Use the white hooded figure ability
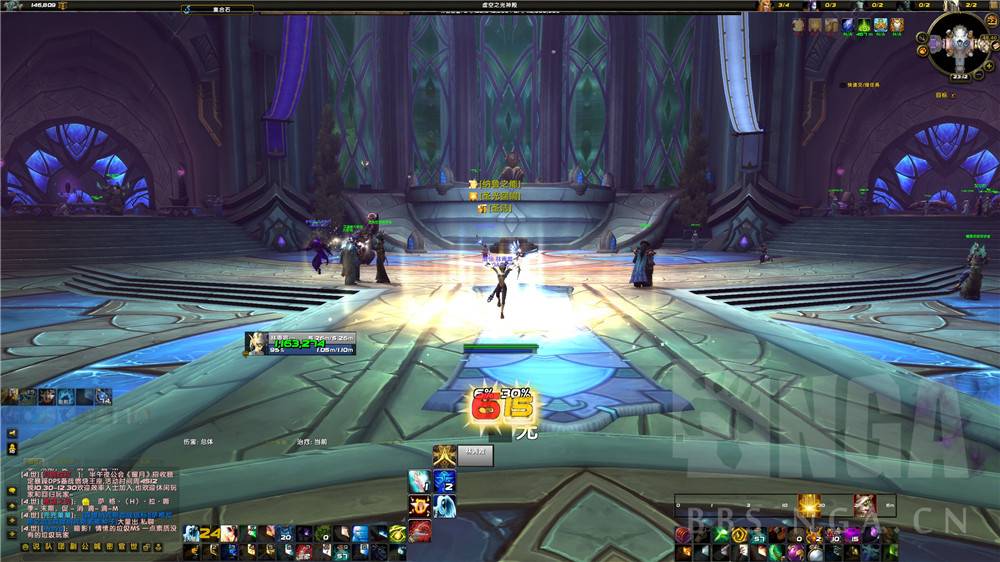The height and width of the screenshot is (562, 1000). pyautogui.click(x=445, y=506)
